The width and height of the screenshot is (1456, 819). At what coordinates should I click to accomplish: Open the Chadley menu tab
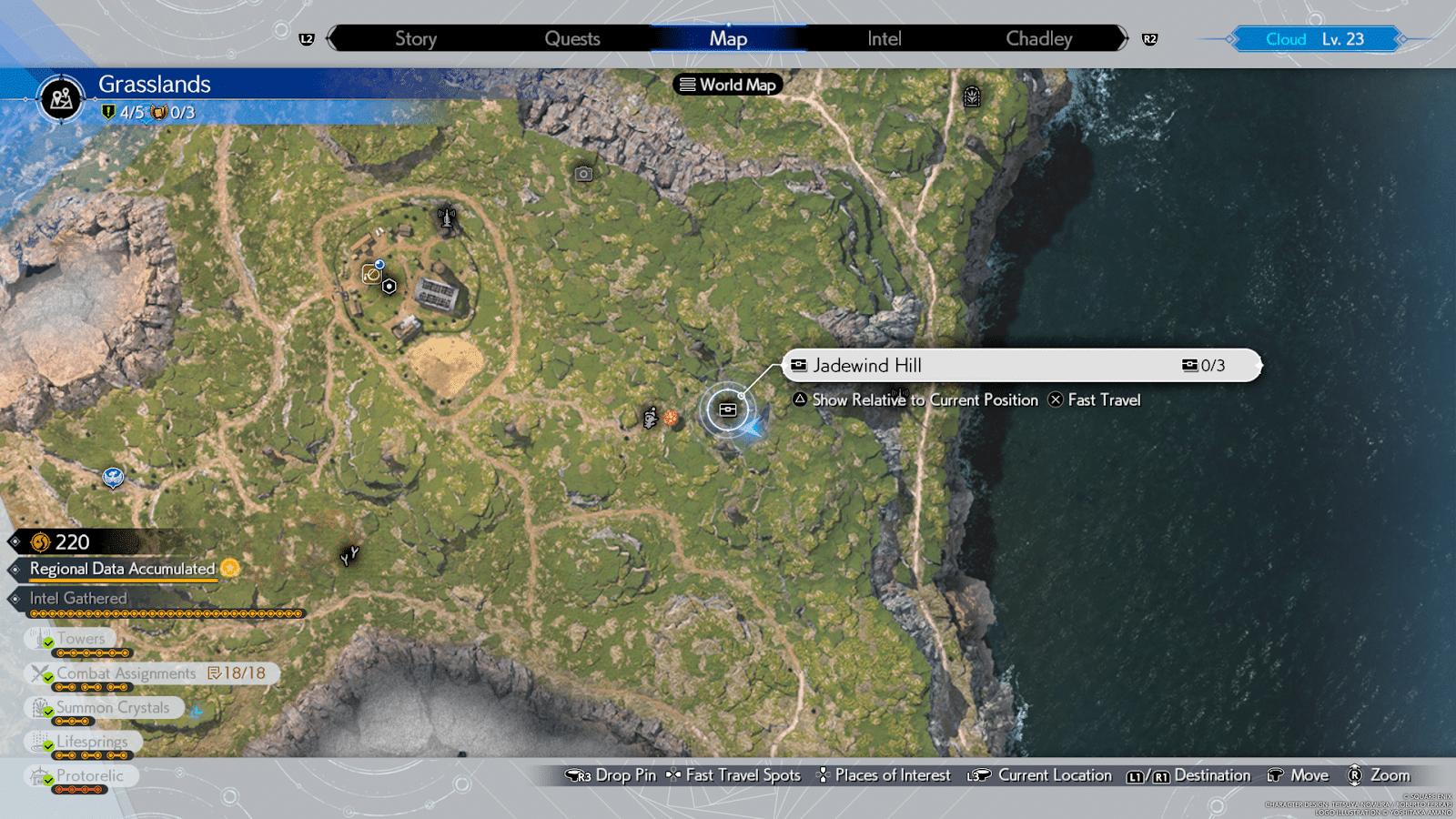(x=1038, y=38)
